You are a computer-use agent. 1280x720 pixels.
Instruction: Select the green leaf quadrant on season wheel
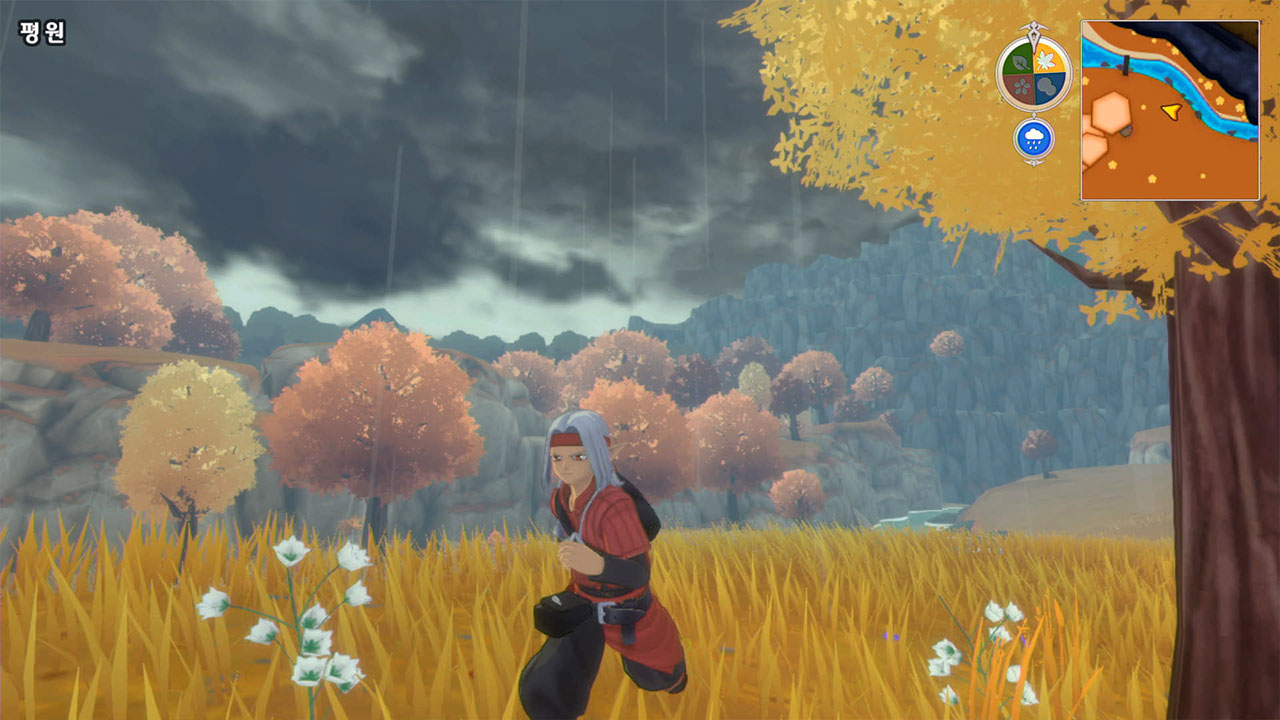pos(1020,58)
